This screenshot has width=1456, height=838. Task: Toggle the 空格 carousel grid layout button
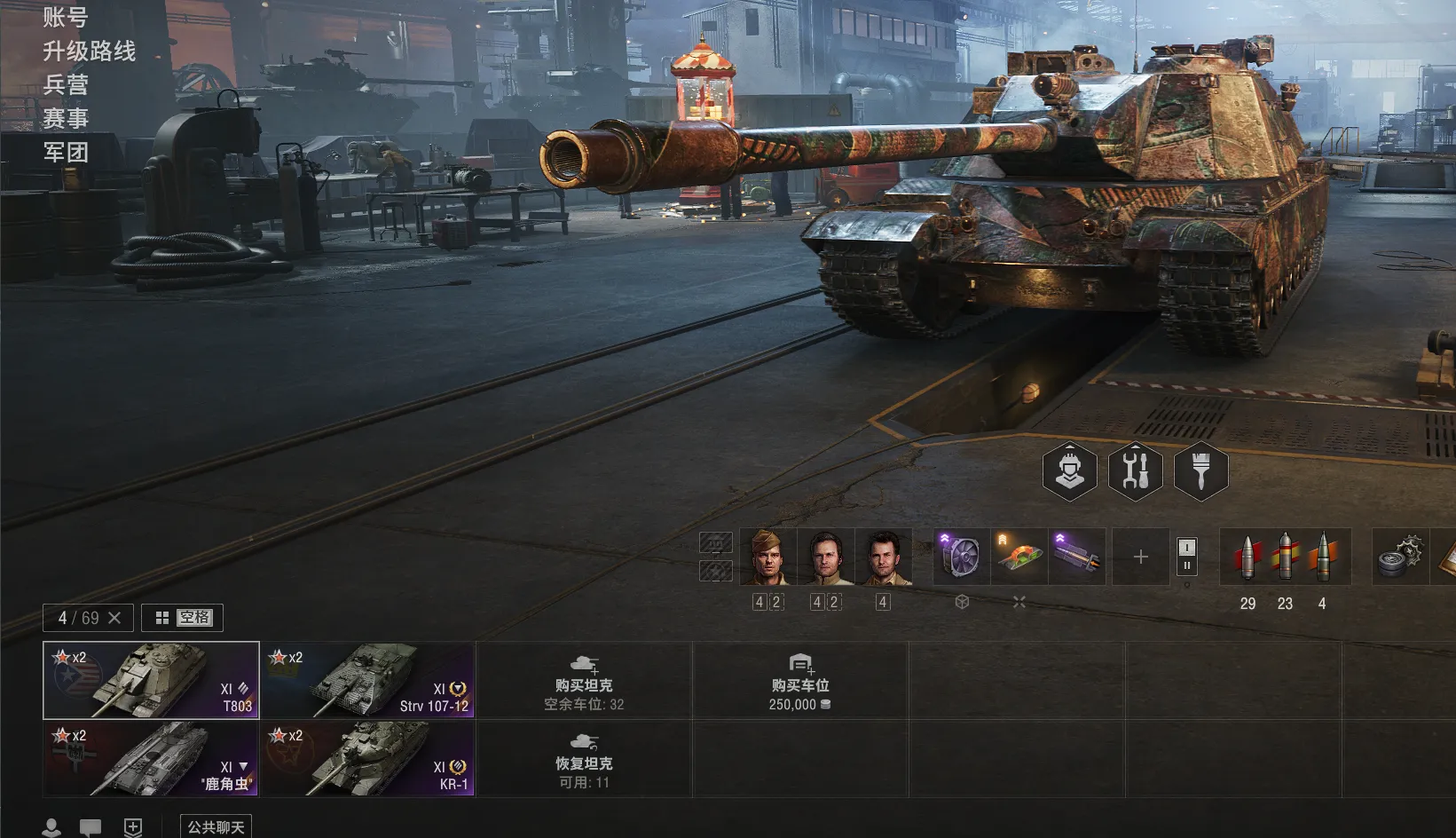point(182,618)
